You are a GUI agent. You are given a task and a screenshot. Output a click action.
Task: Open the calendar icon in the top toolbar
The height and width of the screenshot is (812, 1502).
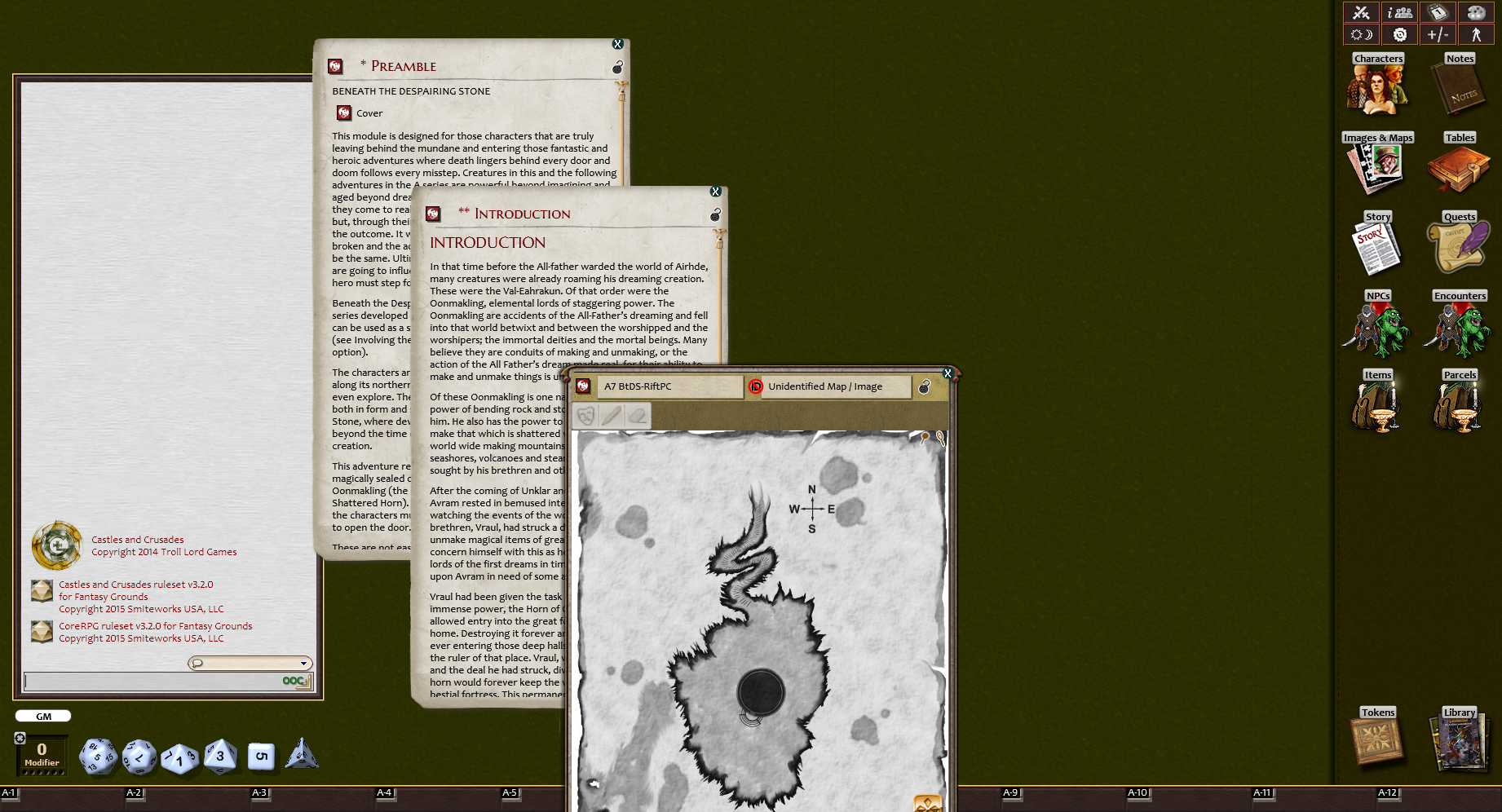tap(1438, 12)
